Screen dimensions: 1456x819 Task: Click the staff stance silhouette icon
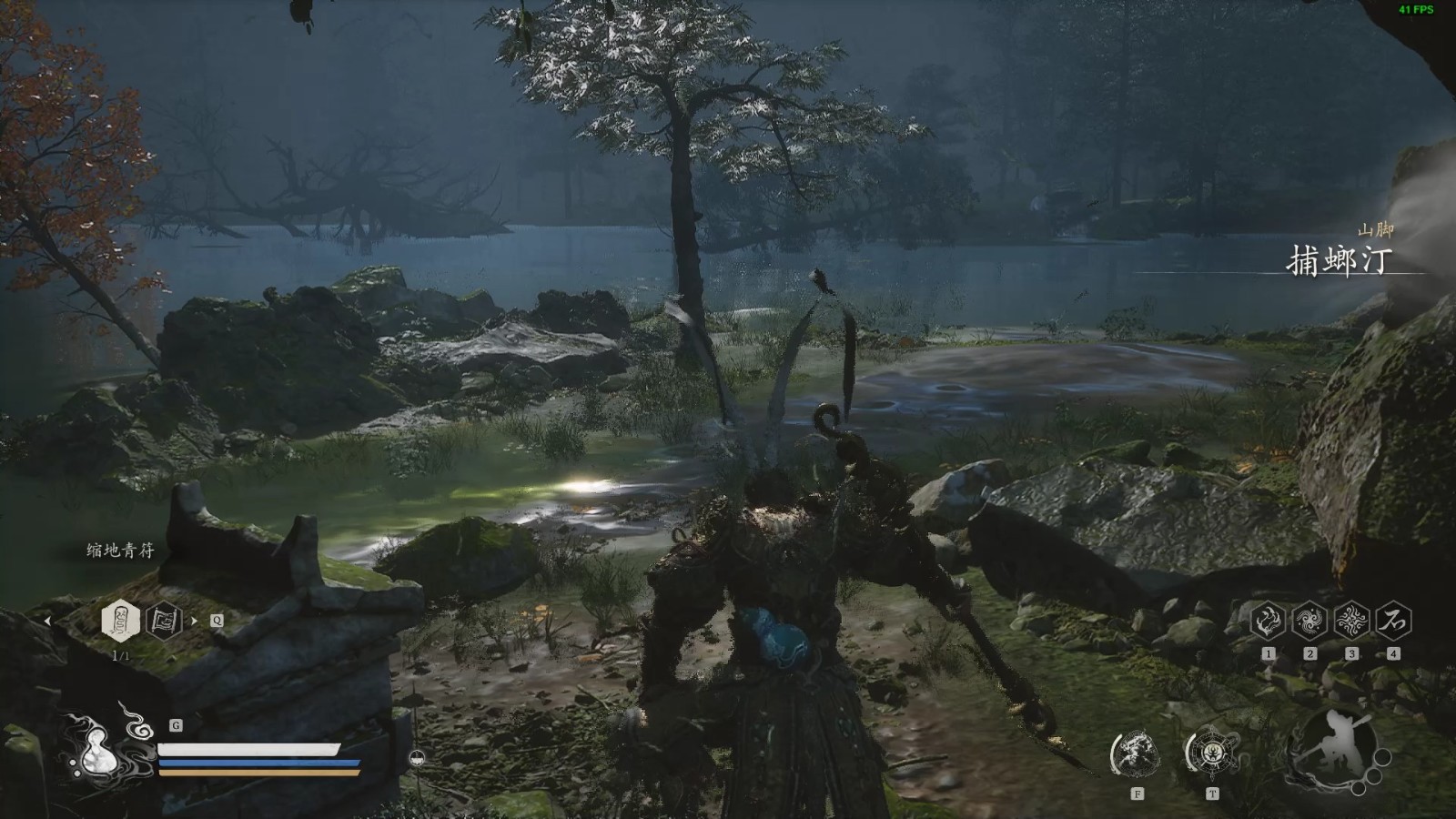(1333, 746)
